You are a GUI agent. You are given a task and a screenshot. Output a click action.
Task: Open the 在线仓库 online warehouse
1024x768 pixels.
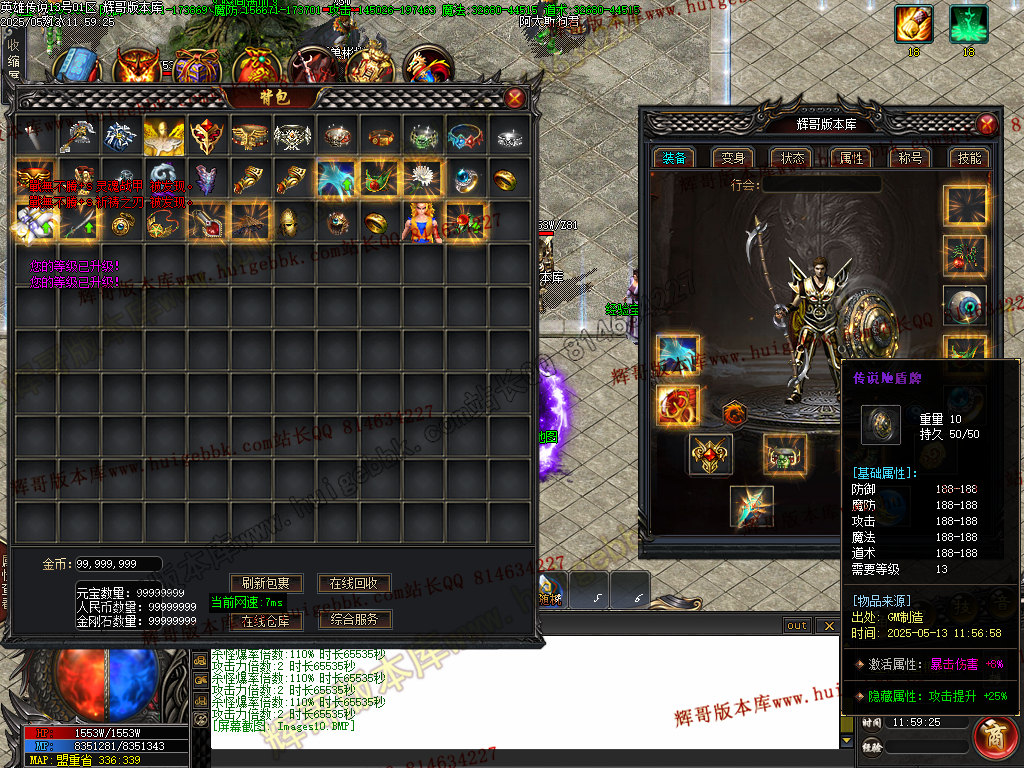pos(266,620)
